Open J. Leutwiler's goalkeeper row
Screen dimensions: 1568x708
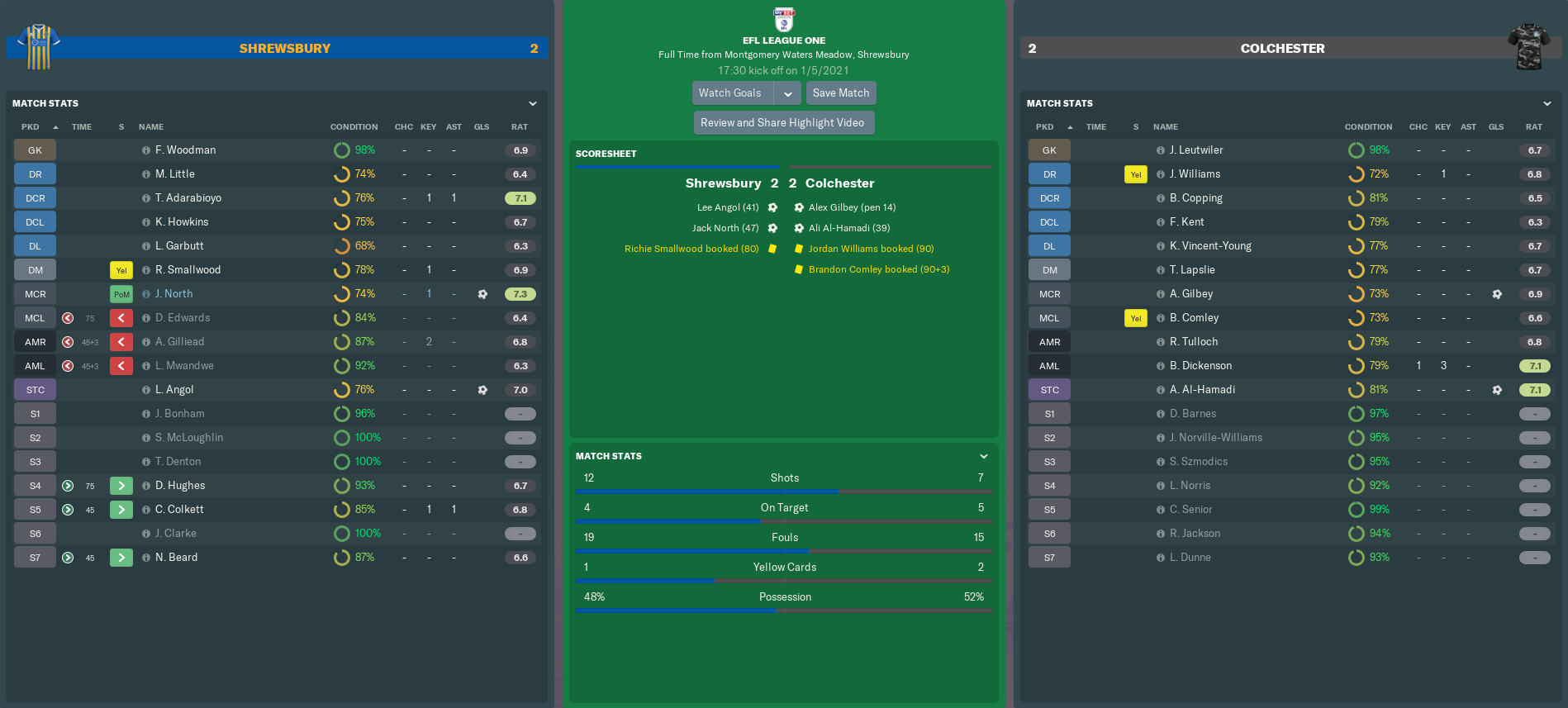(1195, 150)
